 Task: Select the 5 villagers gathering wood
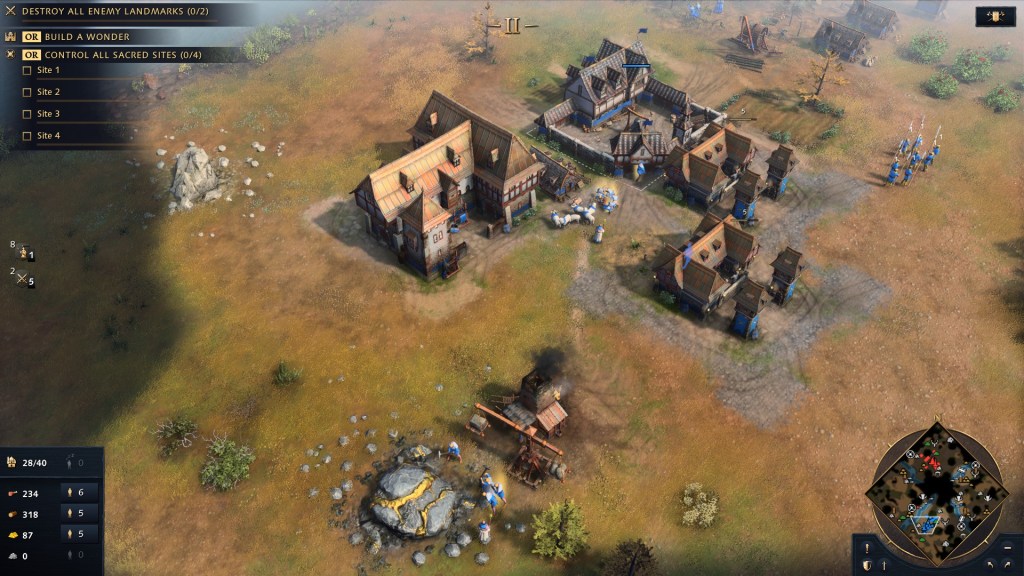[x=79, y=513]
